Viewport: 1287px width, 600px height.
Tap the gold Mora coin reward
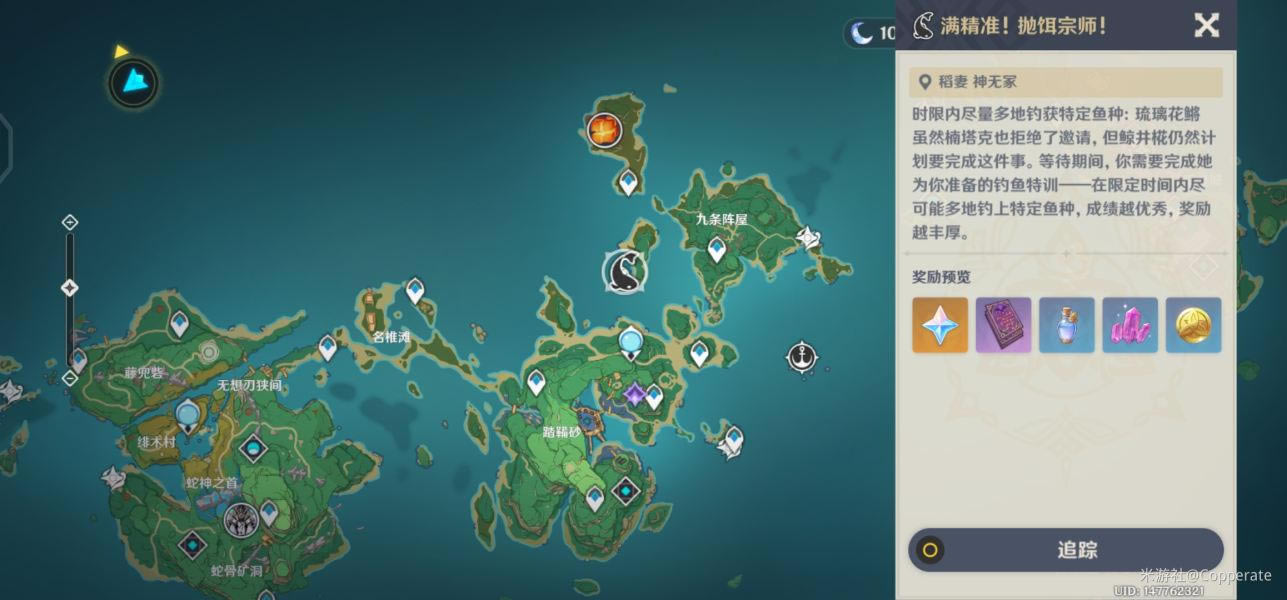[x=1193, y=325]
